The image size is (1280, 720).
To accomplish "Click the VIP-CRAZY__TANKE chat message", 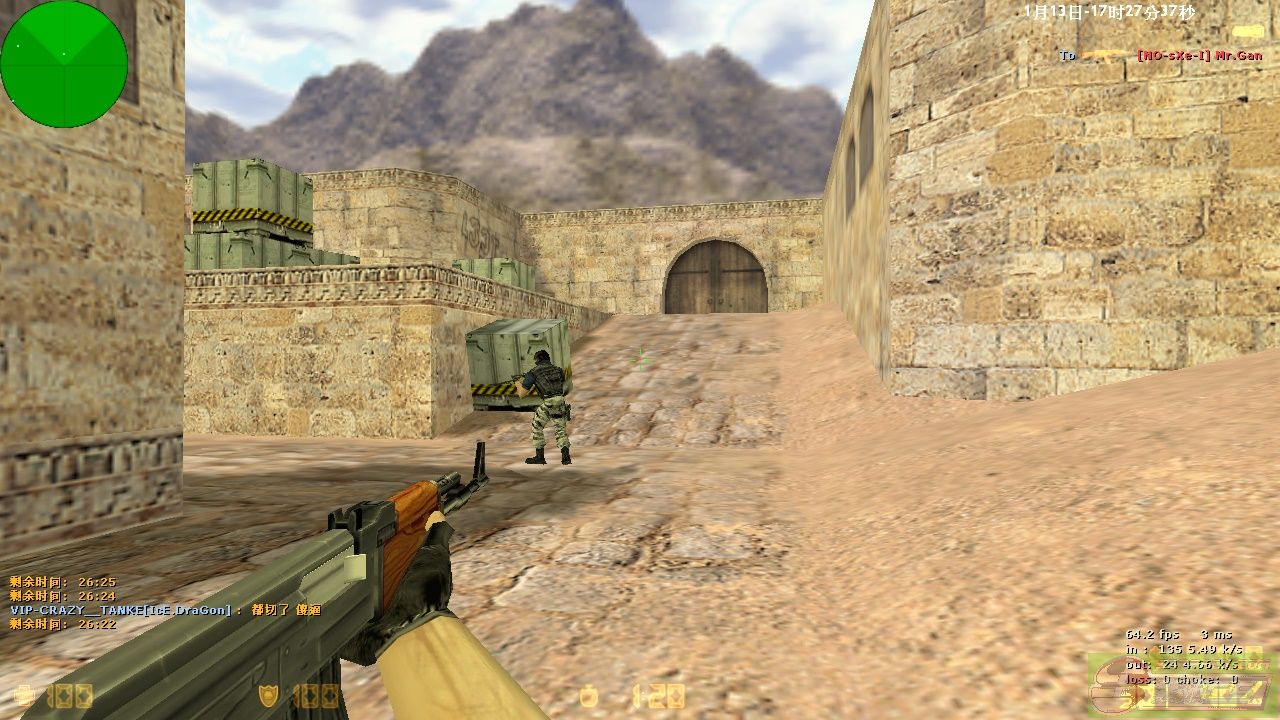I will [165, 609].
